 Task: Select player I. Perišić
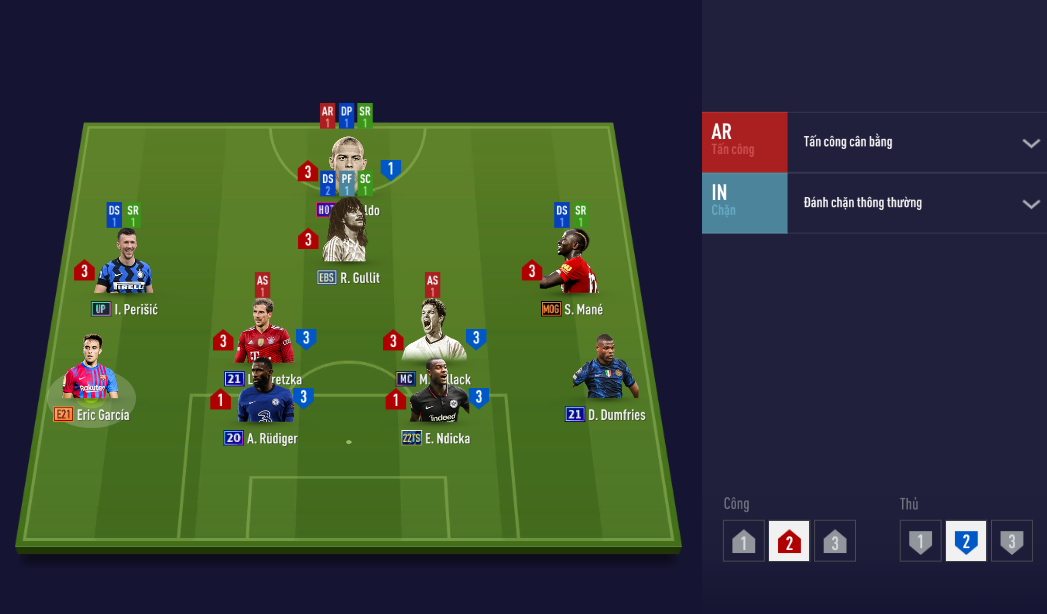tap(125, 264)
